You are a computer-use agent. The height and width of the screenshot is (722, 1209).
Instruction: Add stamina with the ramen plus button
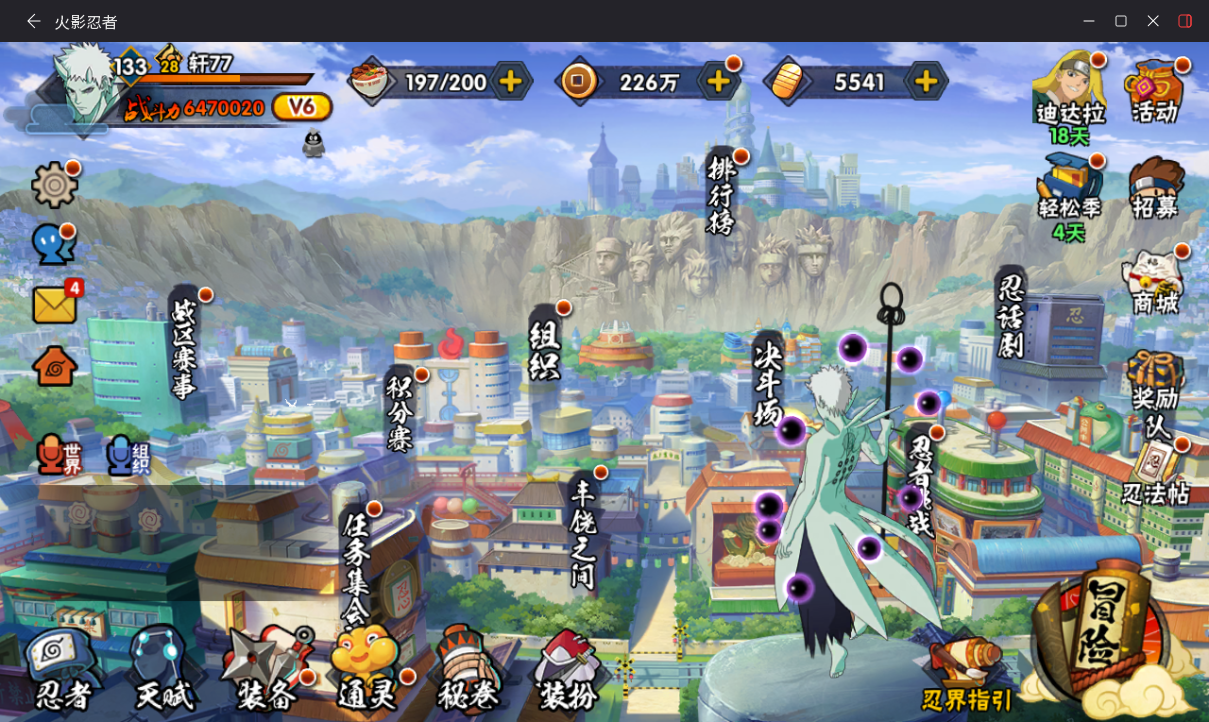tap(510, 81)
